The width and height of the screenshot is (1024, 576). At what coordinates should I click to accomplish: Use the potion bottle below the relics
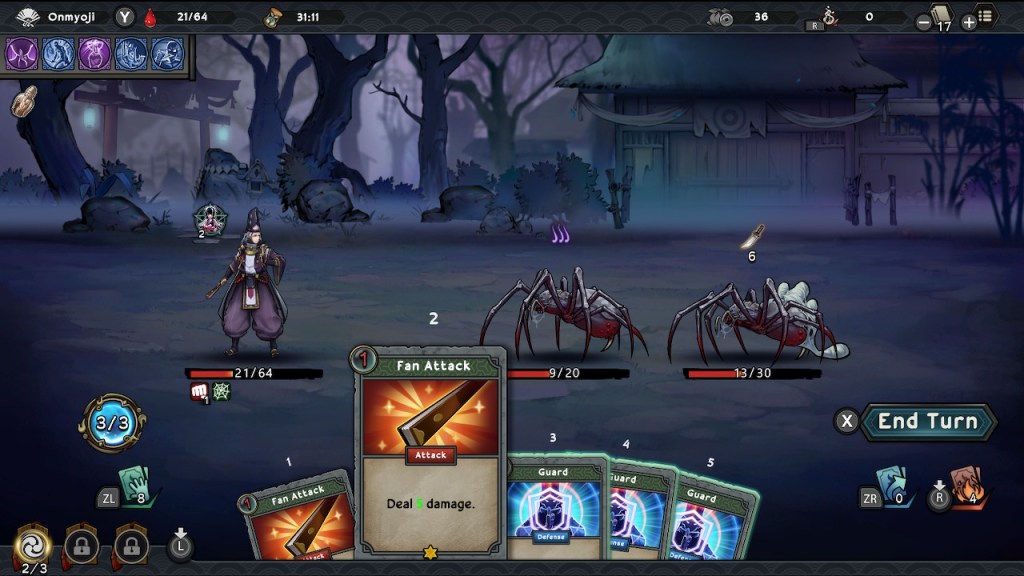pos(24,100)
